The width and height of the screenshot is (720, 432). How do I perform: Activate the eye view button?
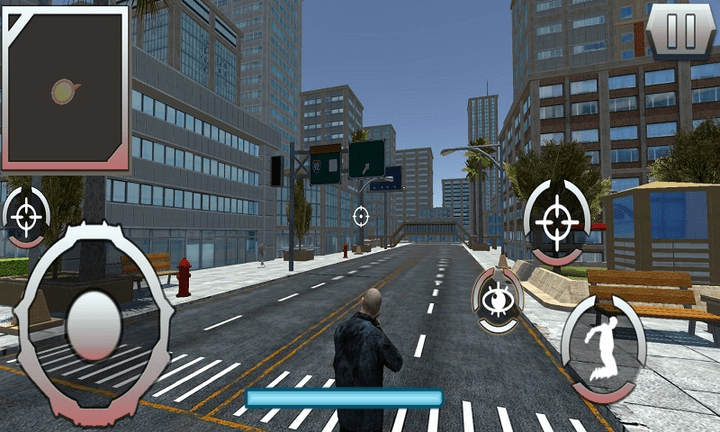point(495,300)
